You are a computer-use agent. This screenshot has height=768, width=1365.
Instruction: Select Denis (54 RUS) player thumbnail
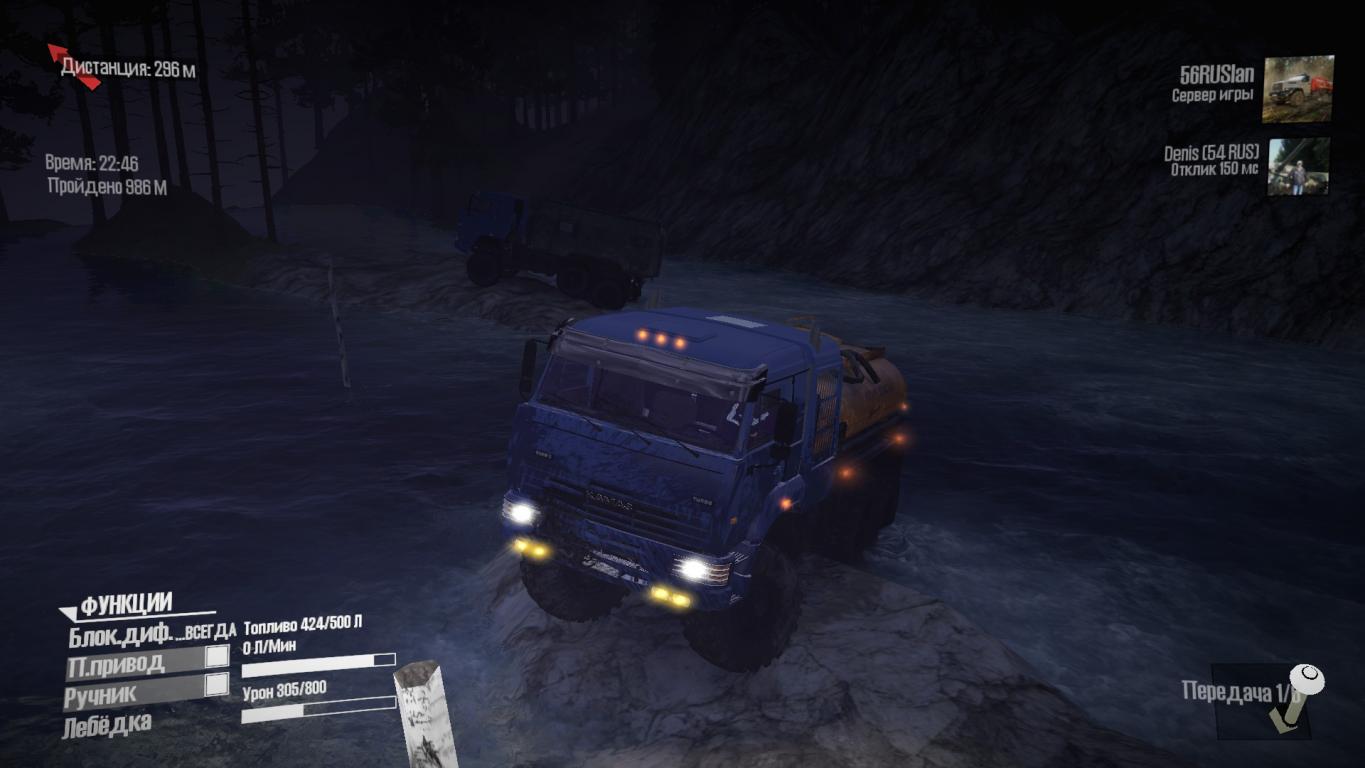[1299, 166]
